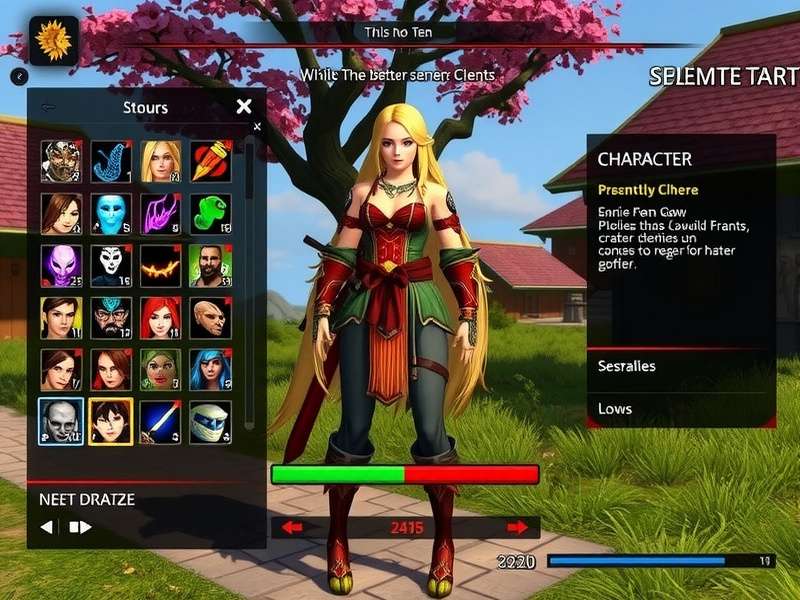
Task: Choose the glowing orange grin portrait
Action: tap(160, 266)
